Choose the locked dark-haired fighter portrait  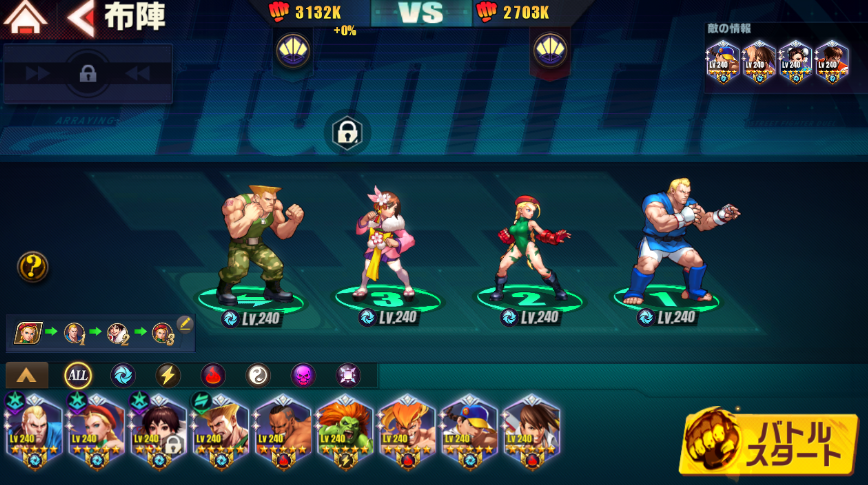point(158,430)
